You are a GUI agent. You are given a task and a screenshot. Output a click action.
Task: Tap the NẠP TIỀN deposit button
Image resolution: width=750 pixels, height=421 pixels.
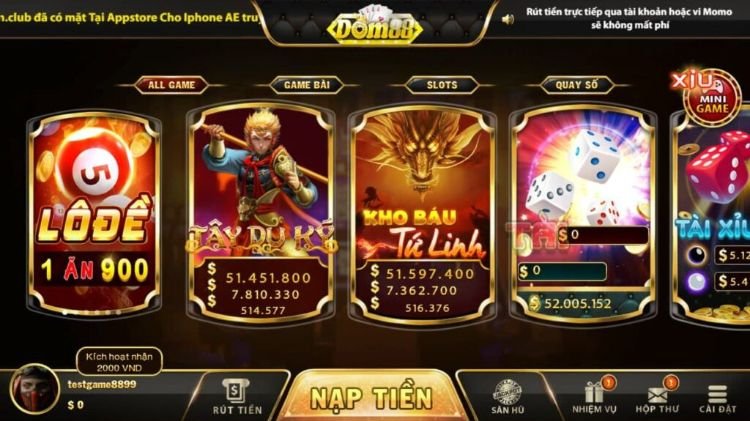[370, 397]
